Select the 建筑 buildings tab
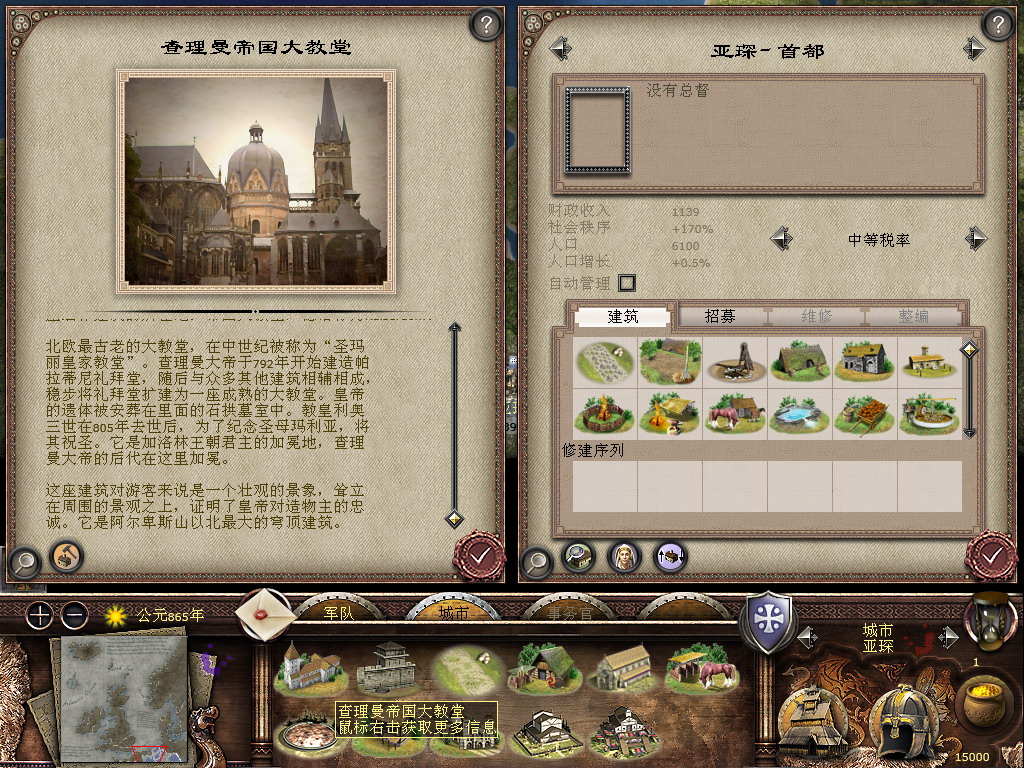Screen dimensions: 1024x768 [623, 316]
